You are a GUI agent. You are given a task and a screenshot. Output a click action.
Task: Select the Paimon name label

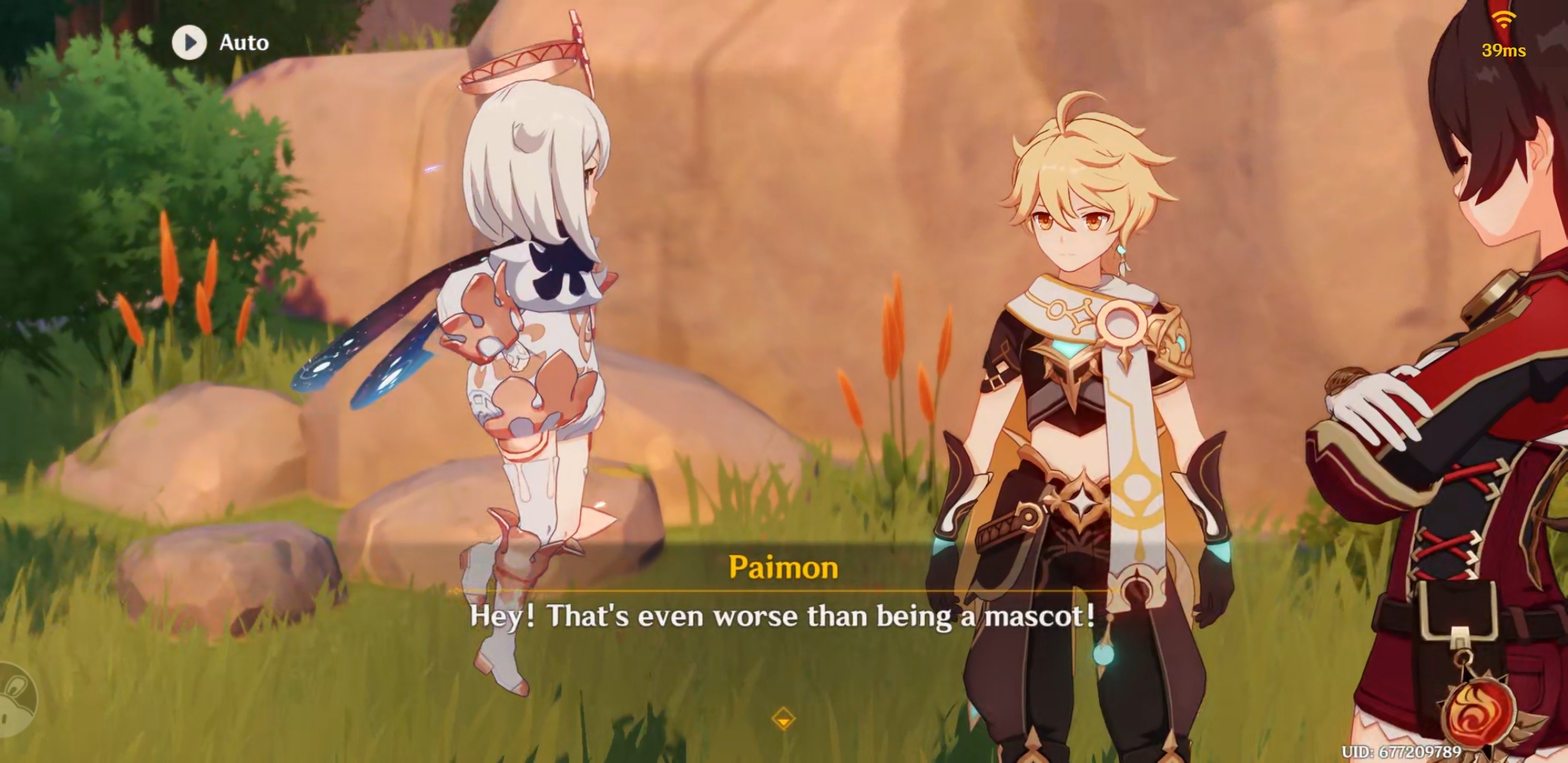[784, 567]
